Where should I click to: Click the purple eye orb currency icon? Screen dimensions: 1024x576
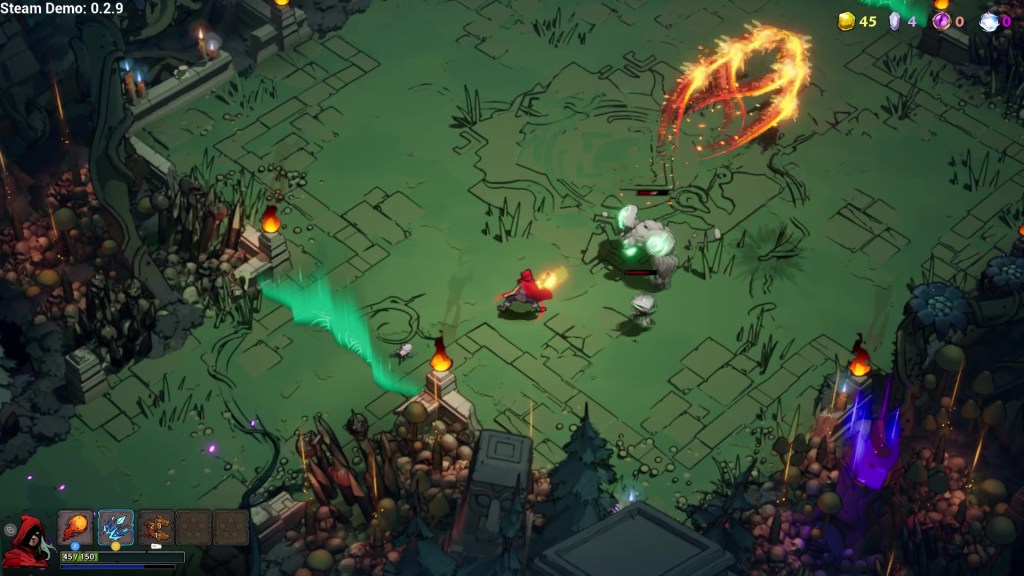941,21
